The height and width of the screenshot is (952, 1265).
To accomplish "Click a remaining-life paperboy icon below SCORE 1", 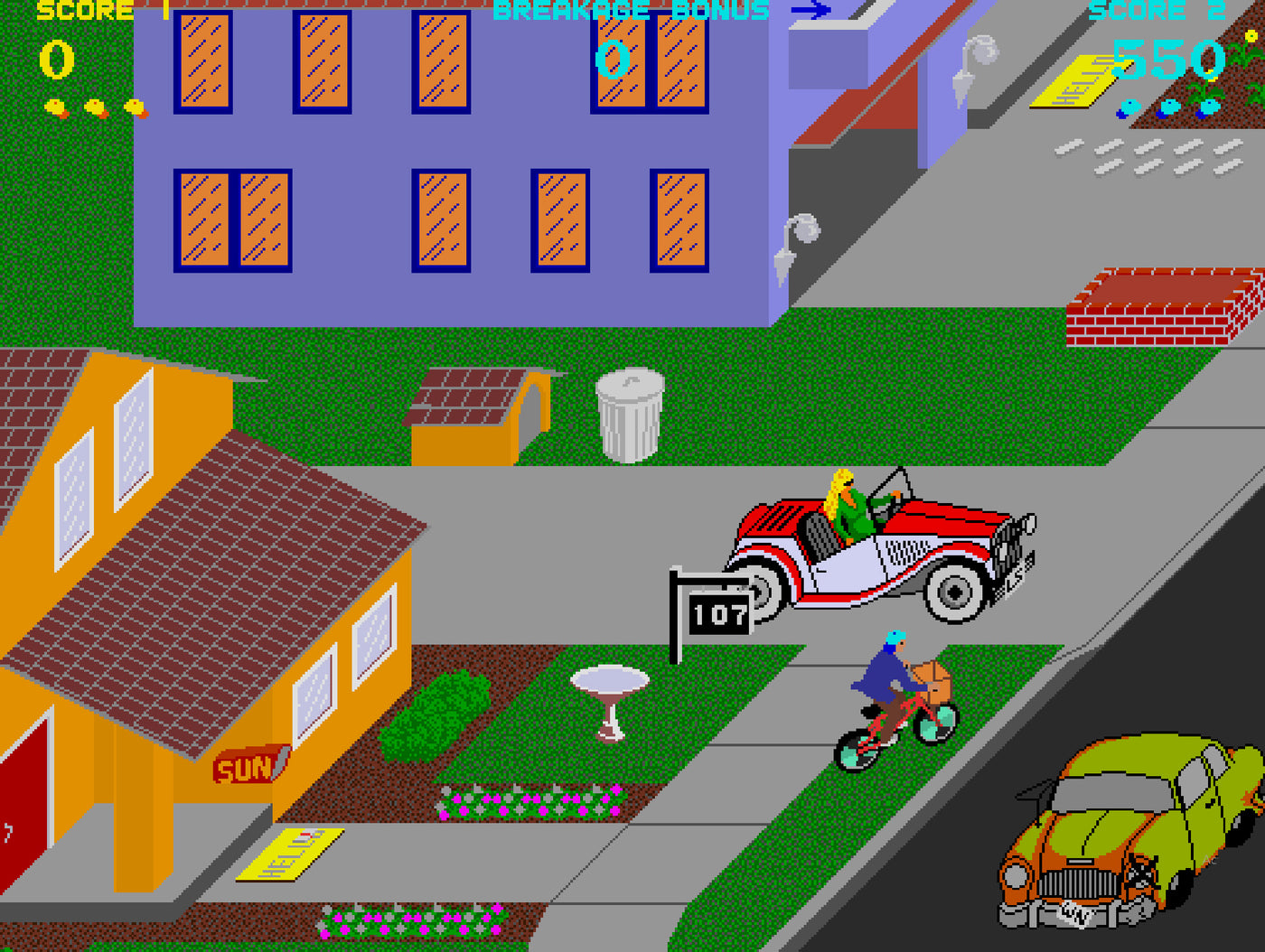I will [54, 107].
